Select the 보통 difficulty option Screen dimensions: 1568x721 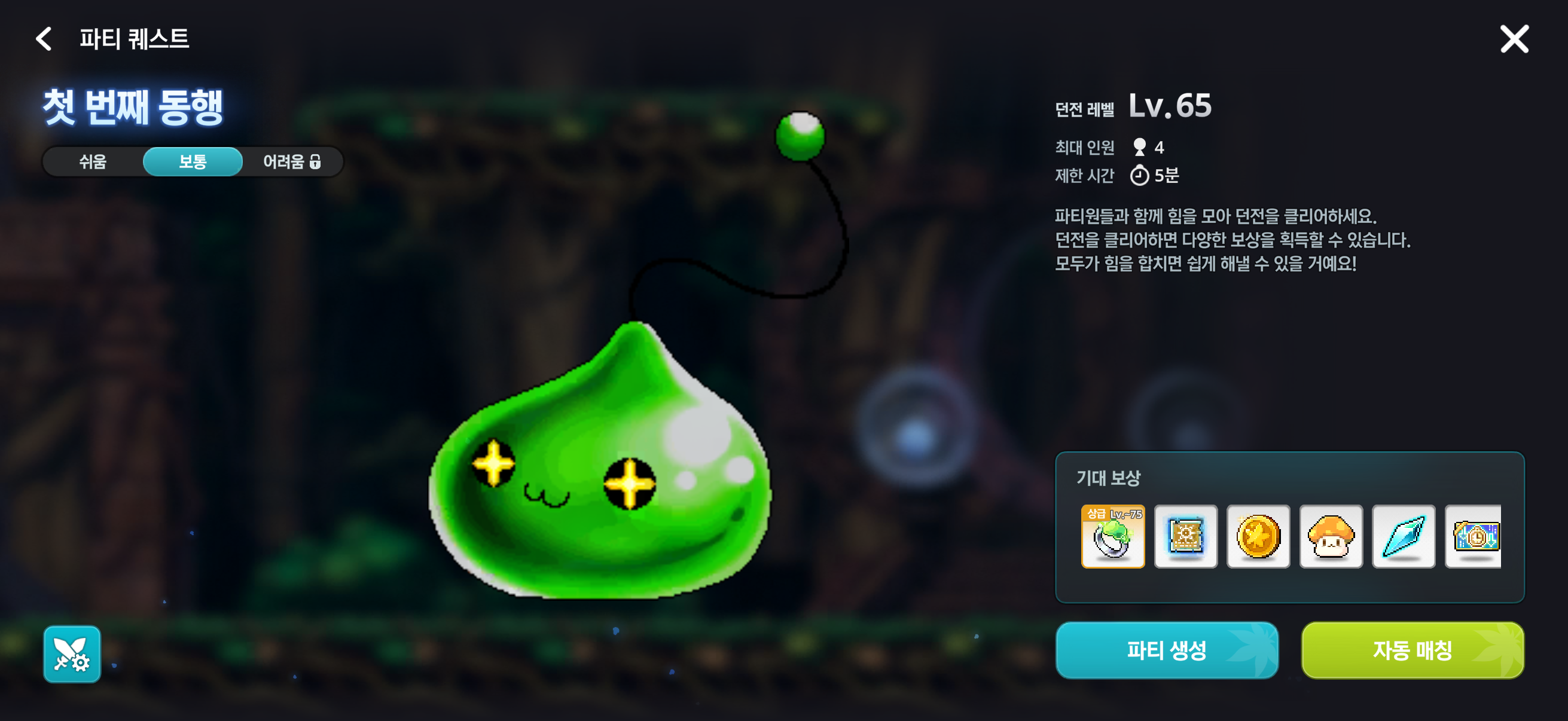(193, 162)
